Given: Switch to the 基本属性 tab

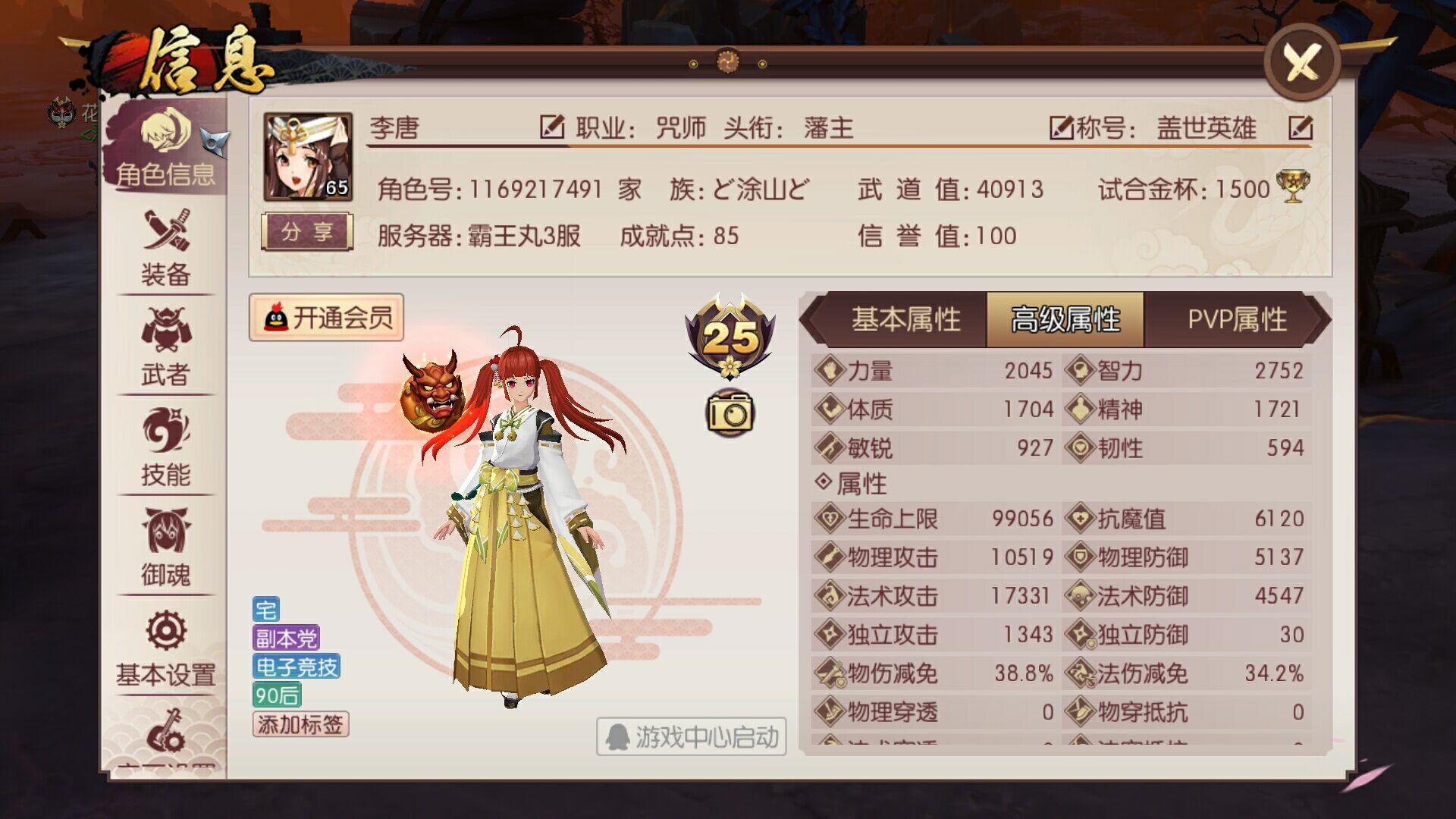Looking at the screenshot, I should [x=907, y=320].
